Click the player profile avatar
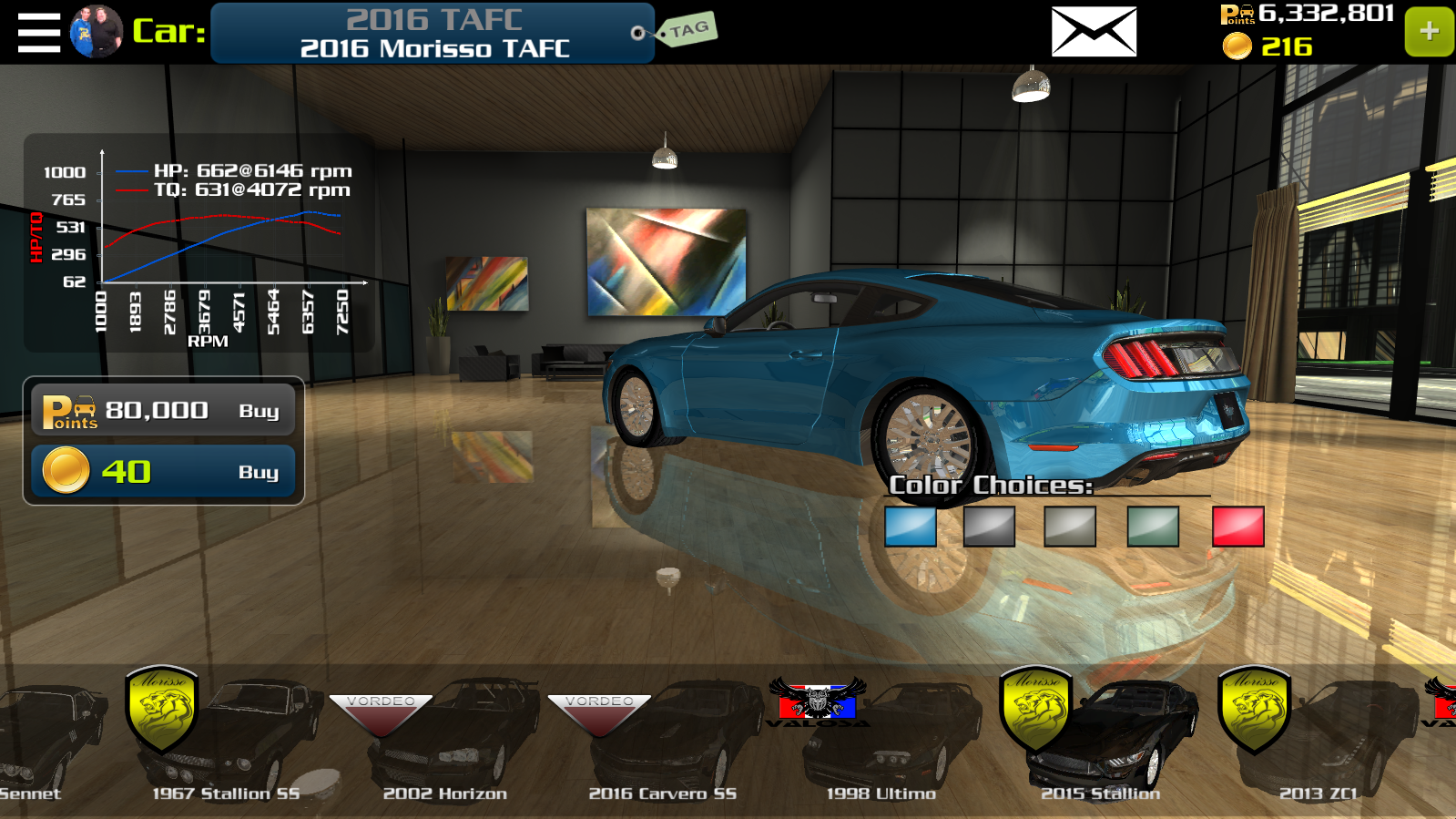The width and height of the screenshot is (1456, 819). click(97, 32)
